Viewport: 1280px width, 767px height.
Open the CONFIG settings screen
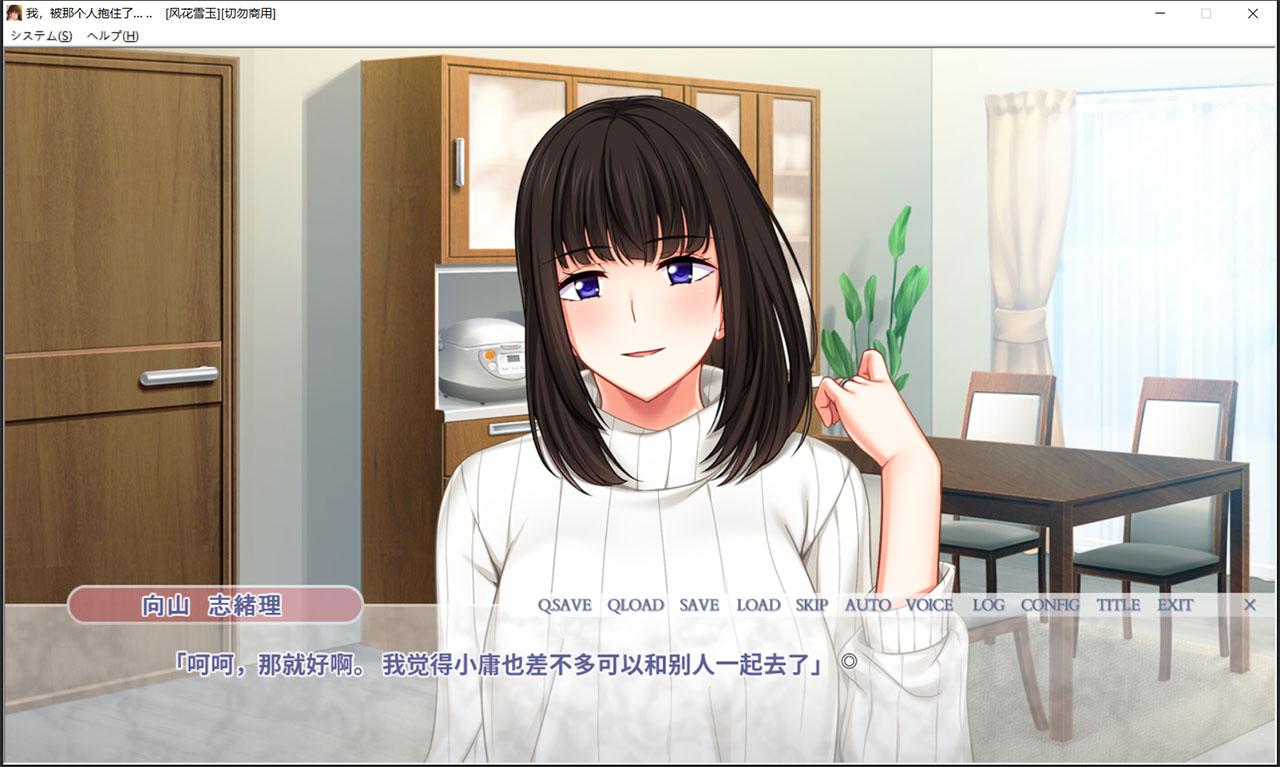coord(1048,605)
